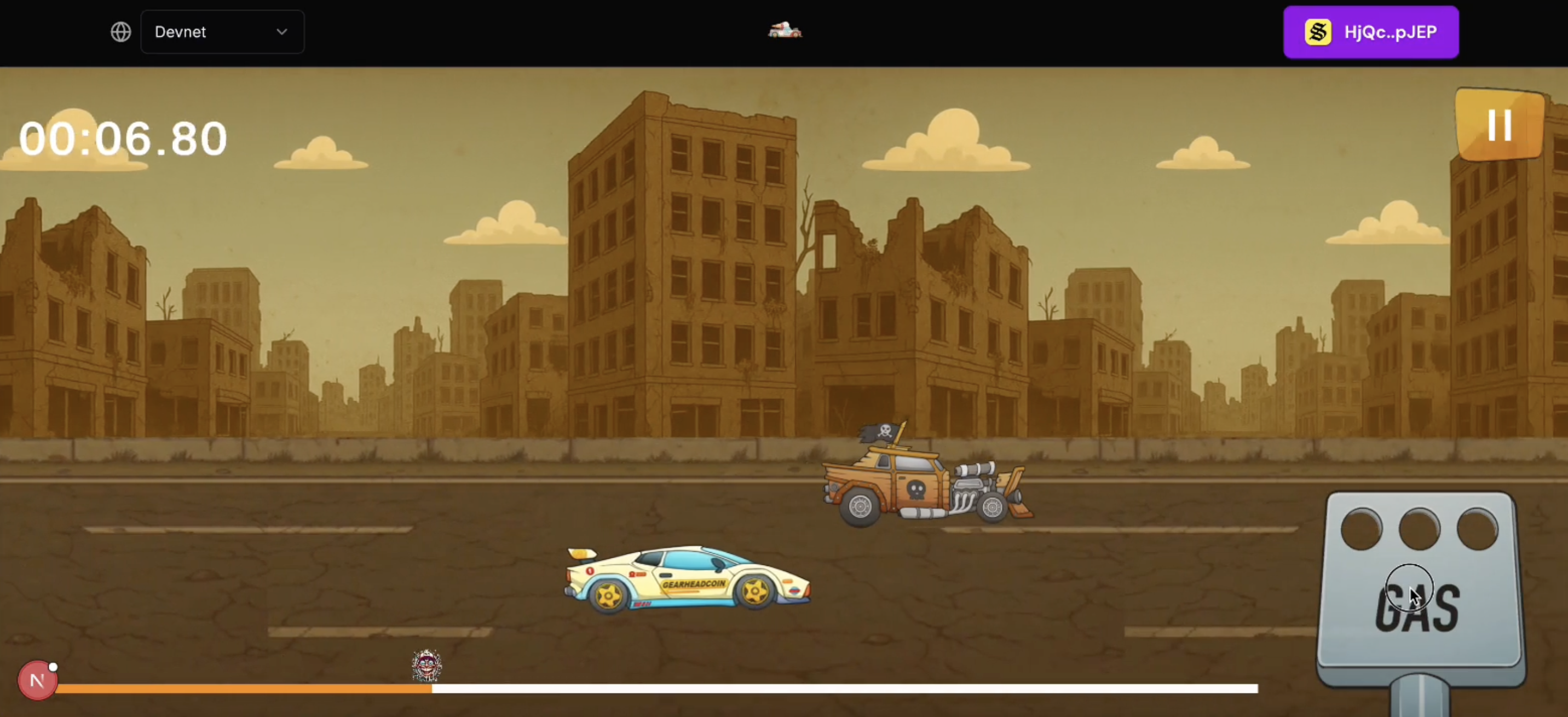This screenshot has width=1568, height=717.
Task: Select the Devnet menu entry
Action: pos(180,32)
